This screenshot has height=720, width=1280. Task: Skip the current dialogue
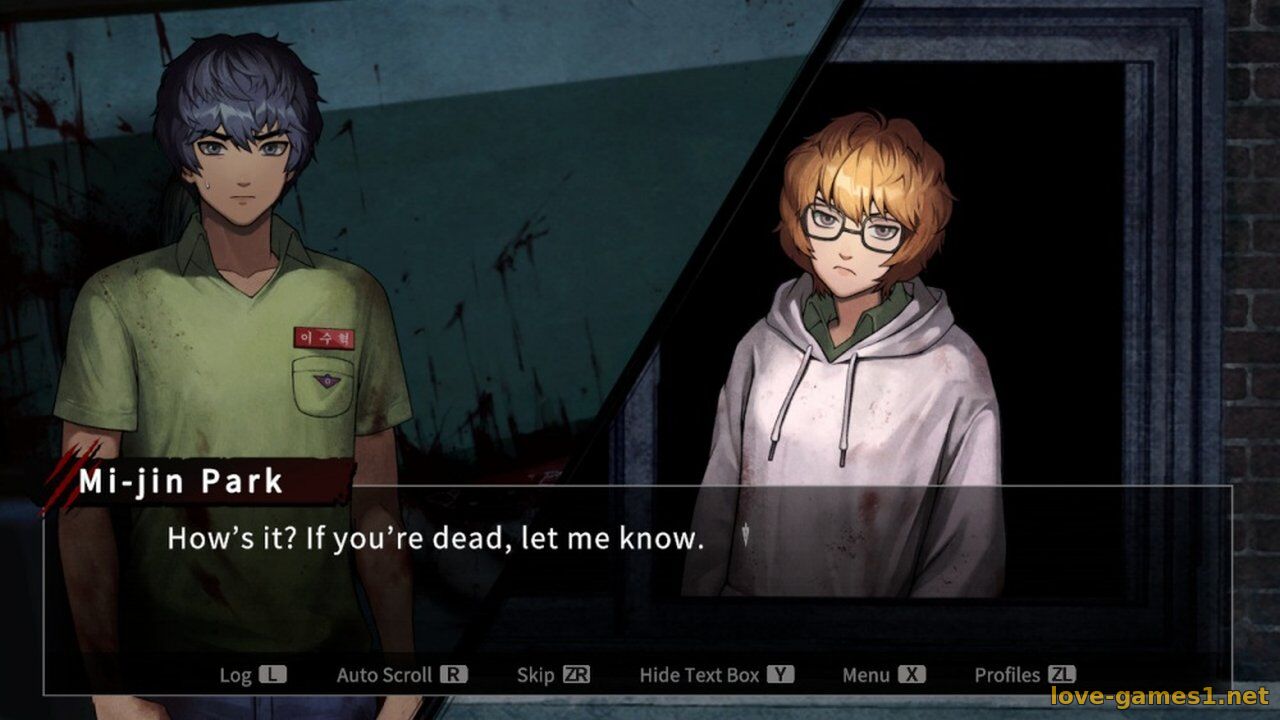click(553, 675)
